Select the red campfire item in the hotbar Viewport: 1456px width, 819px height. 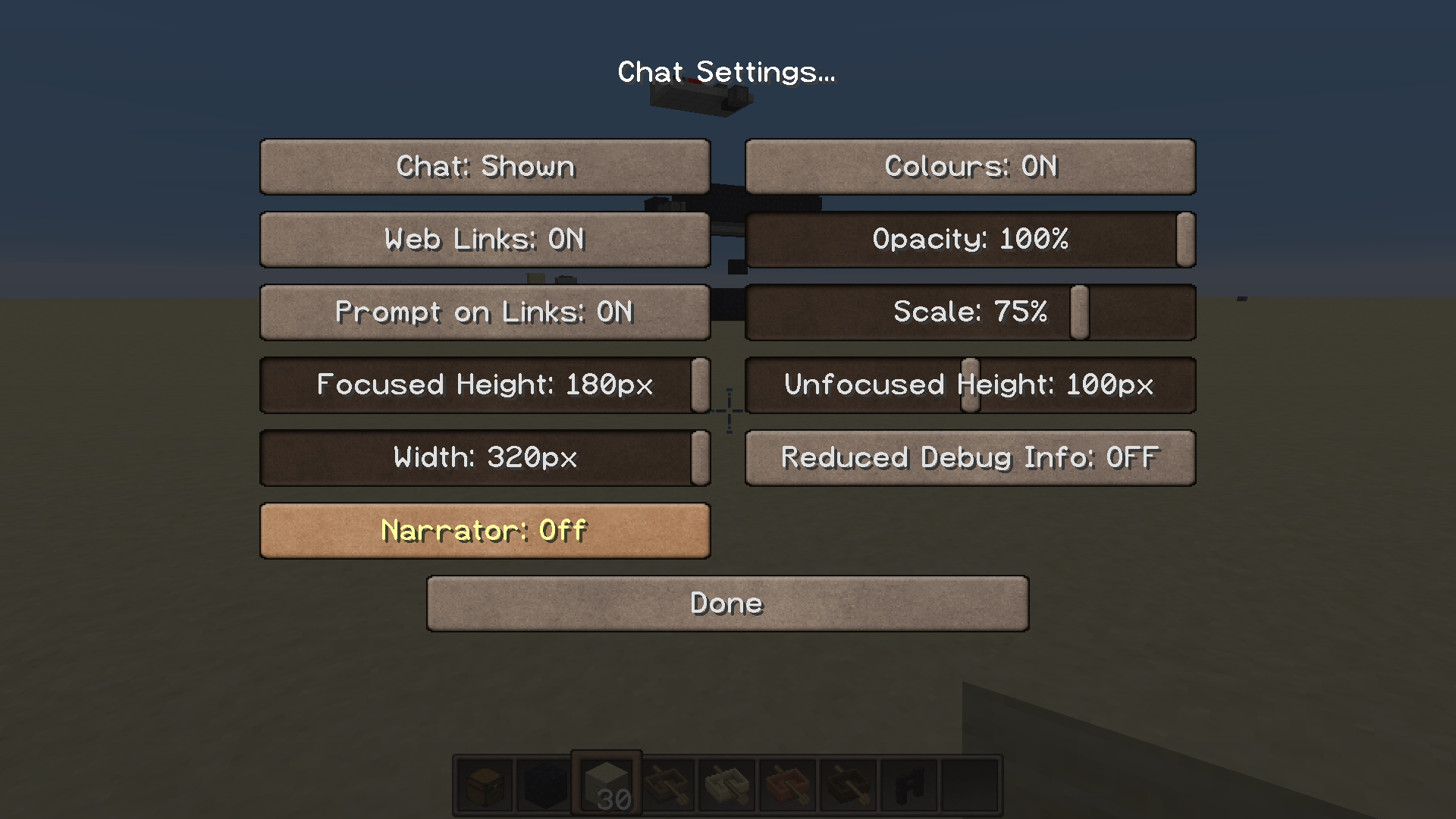point(787,785)
